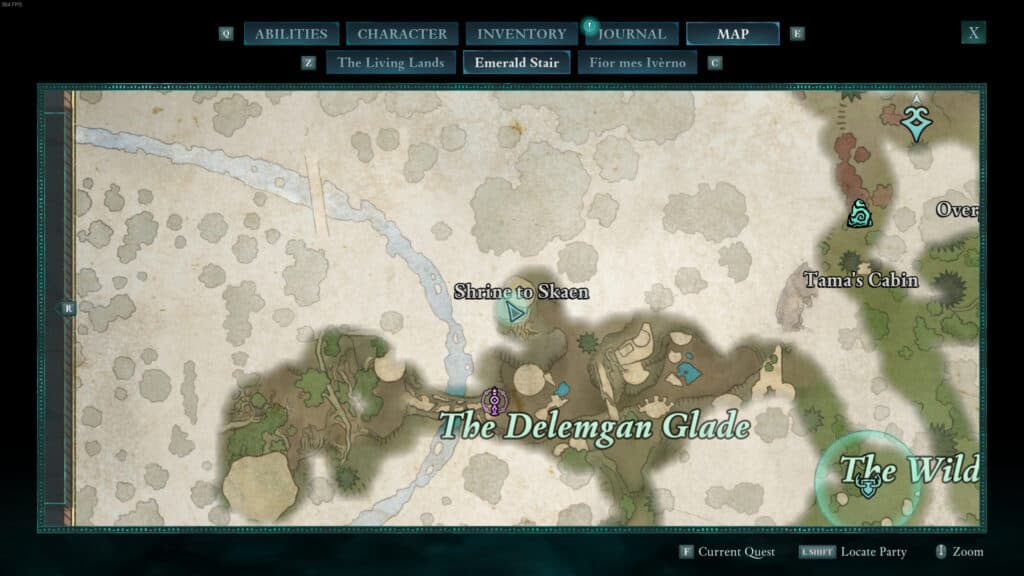
Task: Select the Map tab
Action: click(732, 34)
